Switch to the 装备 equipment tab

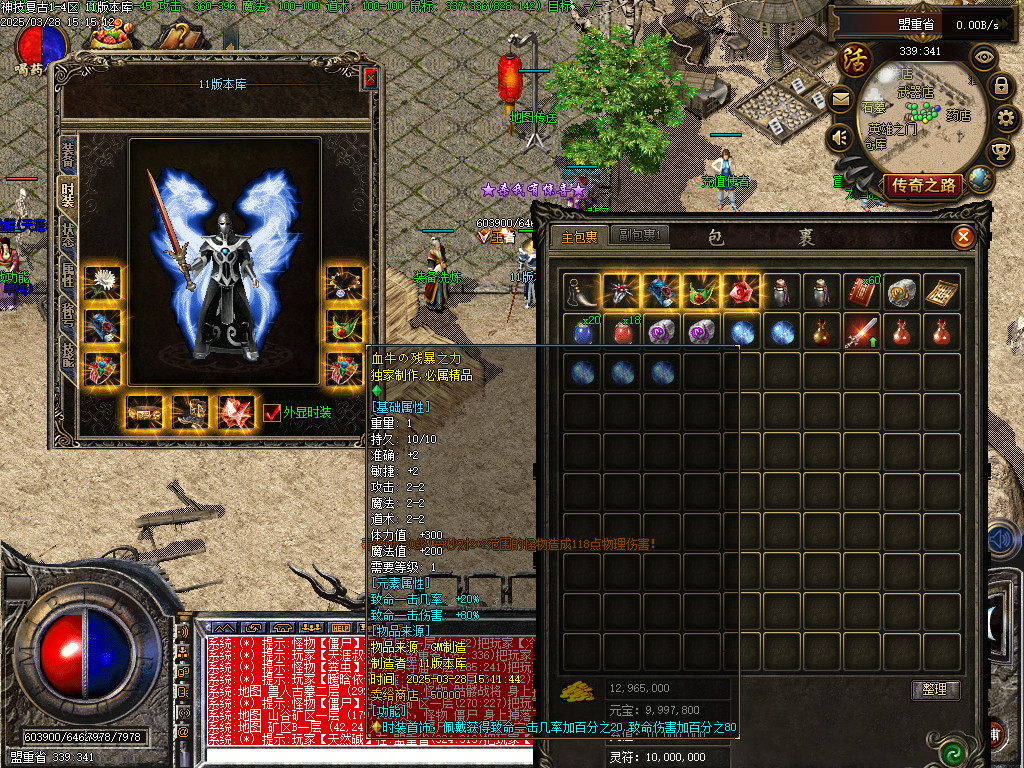(x=68, y=154)
